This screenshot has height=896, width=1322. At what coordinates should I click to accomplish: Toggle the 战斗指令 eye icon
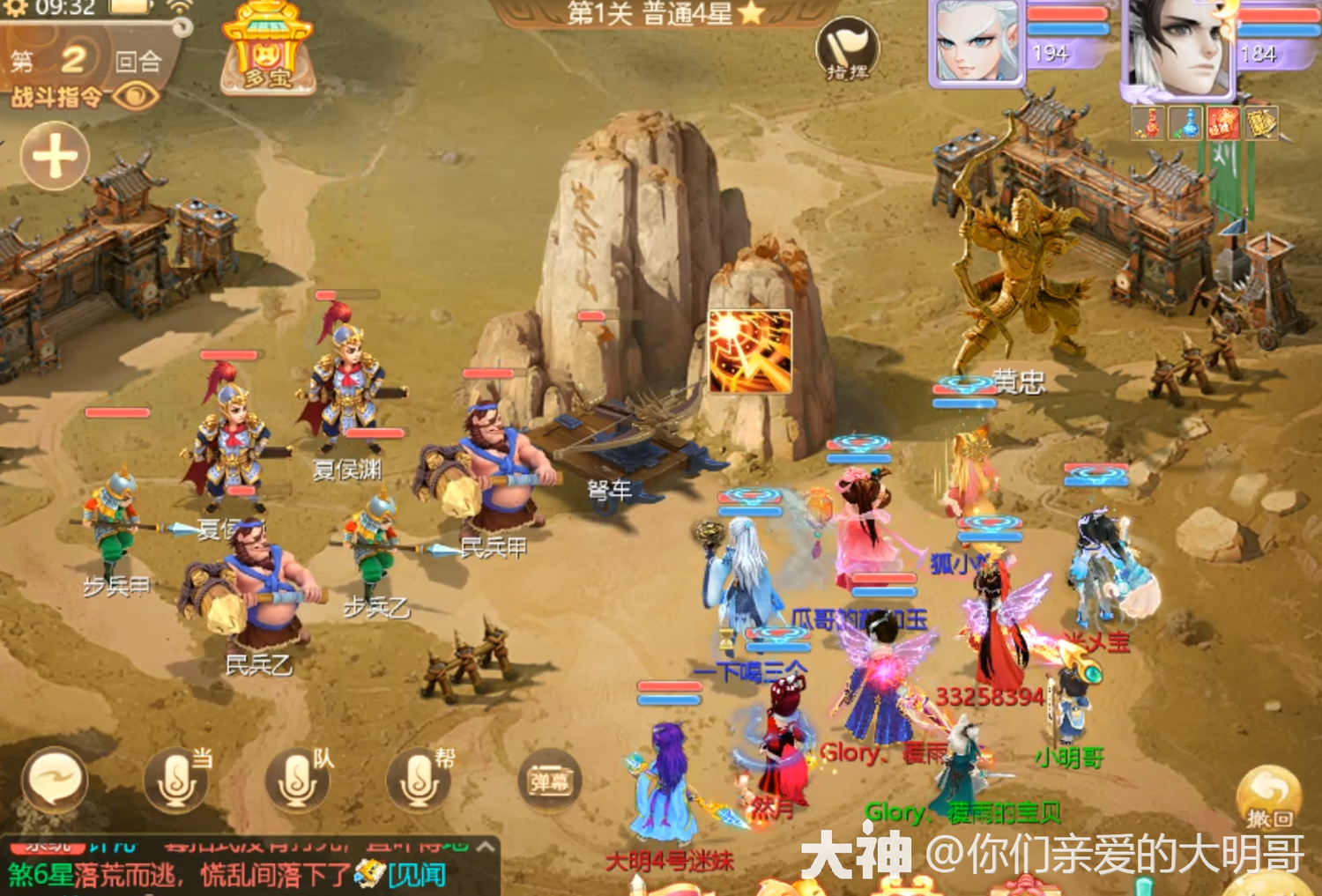[136, 97]
